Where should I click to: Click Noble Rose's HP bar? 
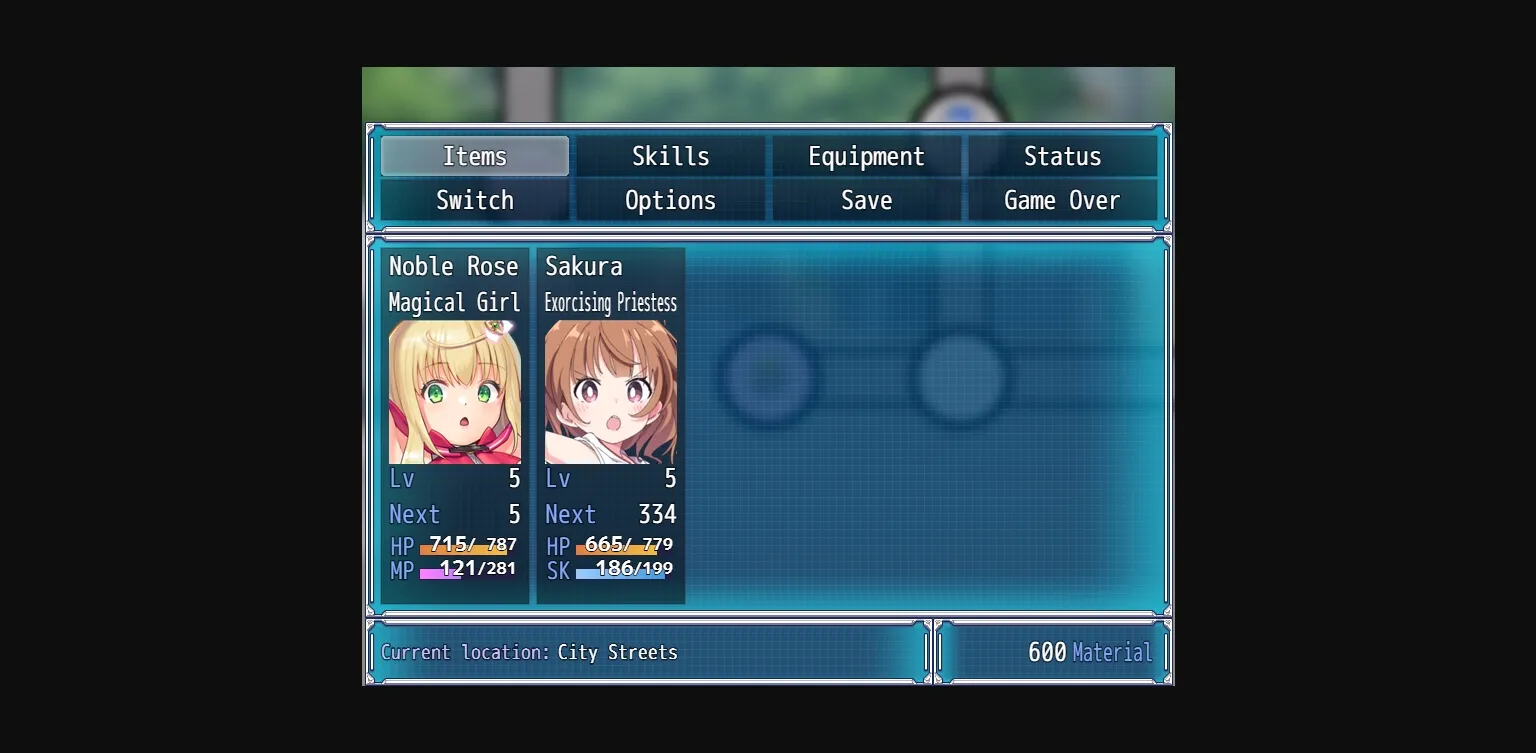tap(470, 546)
